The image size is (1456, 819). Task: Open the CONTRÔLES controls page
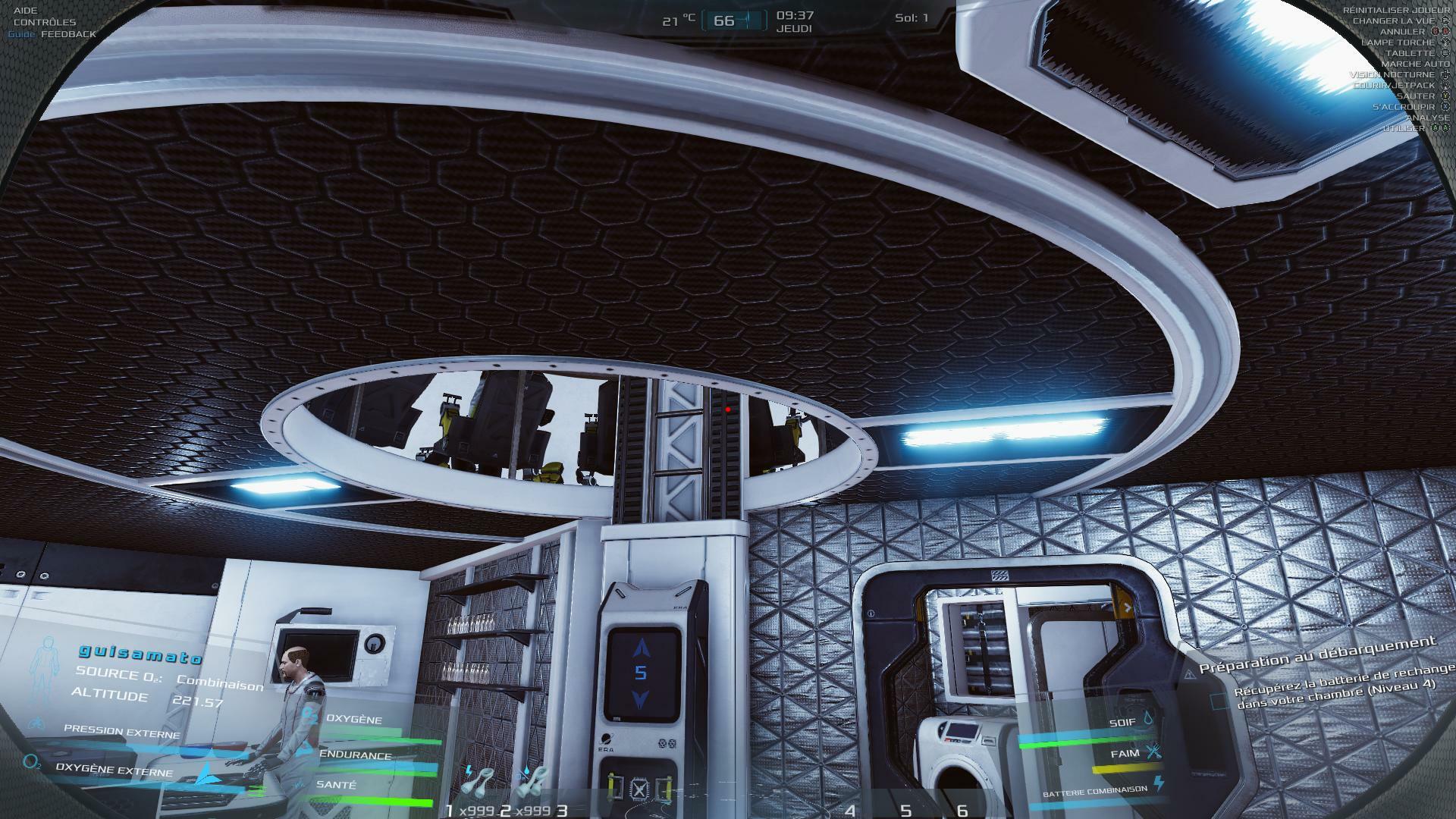click(x=45, y=22)
